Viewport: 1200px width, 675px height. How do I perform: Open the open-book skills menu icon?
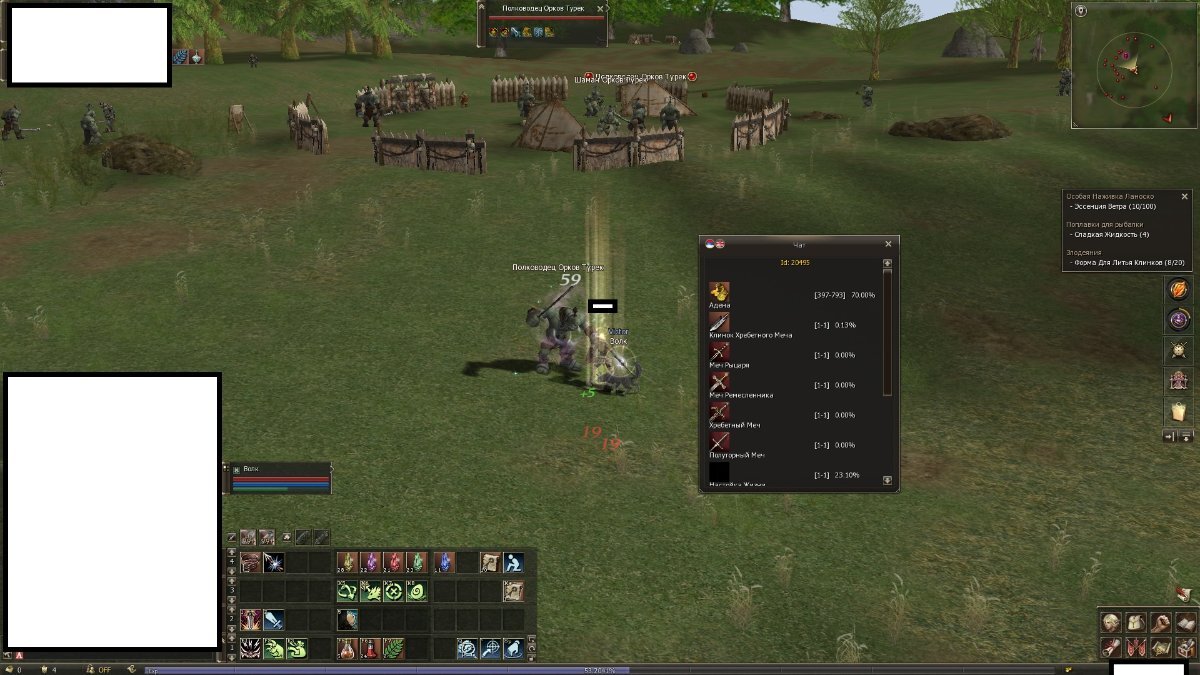tap(1184, 622)
